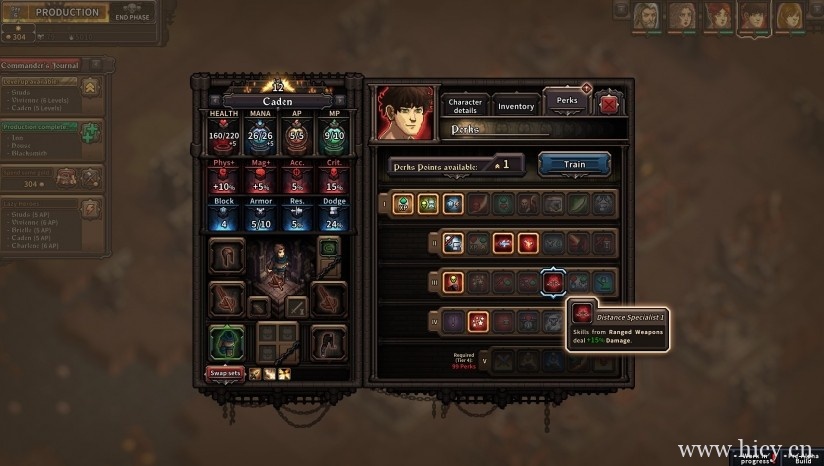Choose the first unlocked perk in tier III
Screen dimensions: 824x466
[453, 283]
